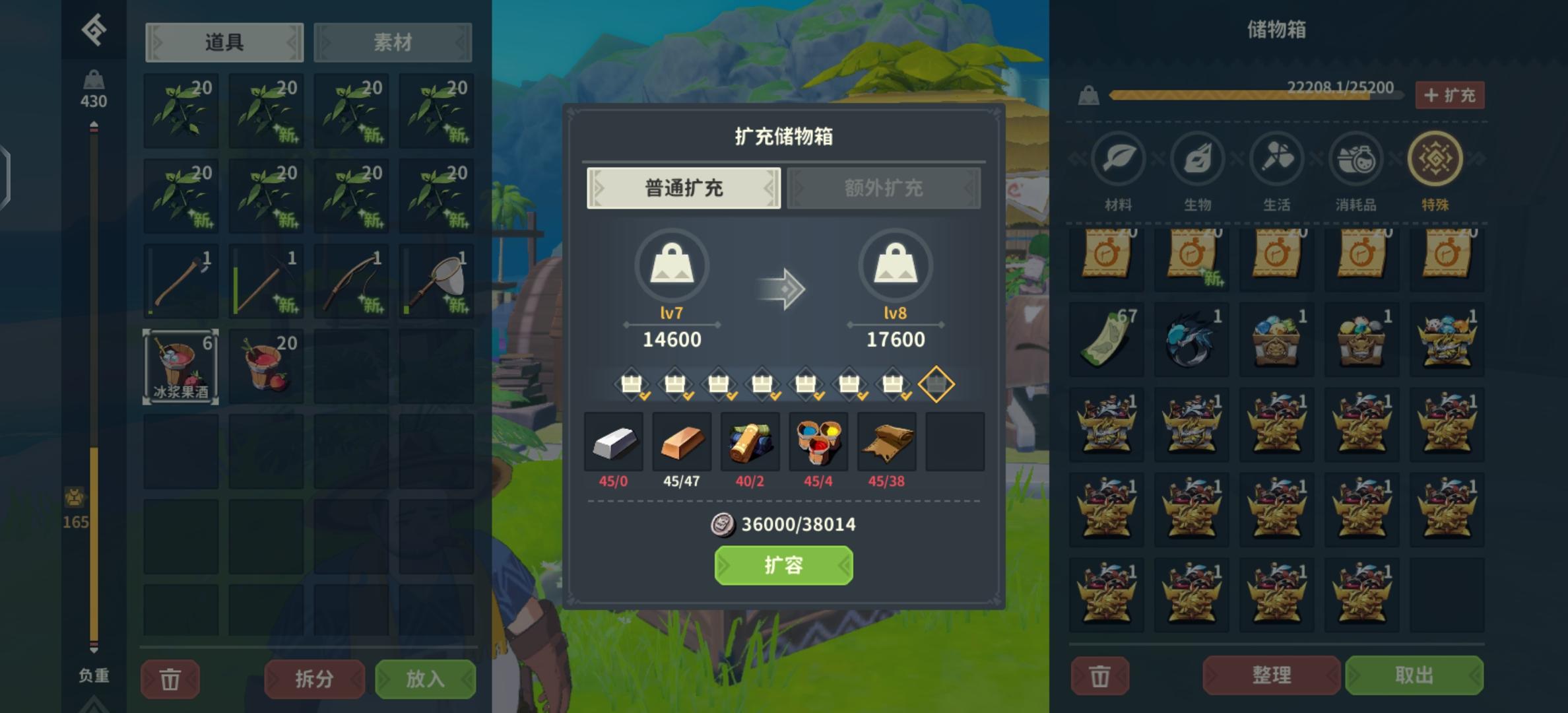Image resolution: width=1568 pixels, height=713 pixels.
Task: Switch to the 额外扩充 tab
Action: click(884, 187)
